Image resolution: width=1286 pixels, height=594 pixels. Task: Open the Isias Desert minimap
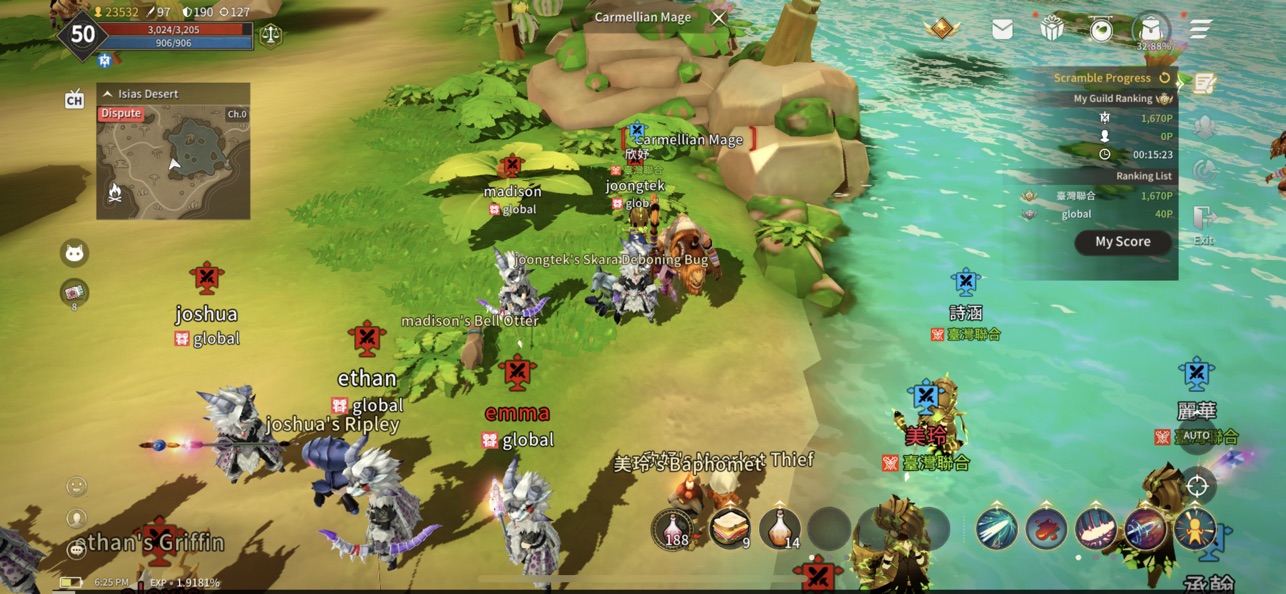[x=173, y=160]
